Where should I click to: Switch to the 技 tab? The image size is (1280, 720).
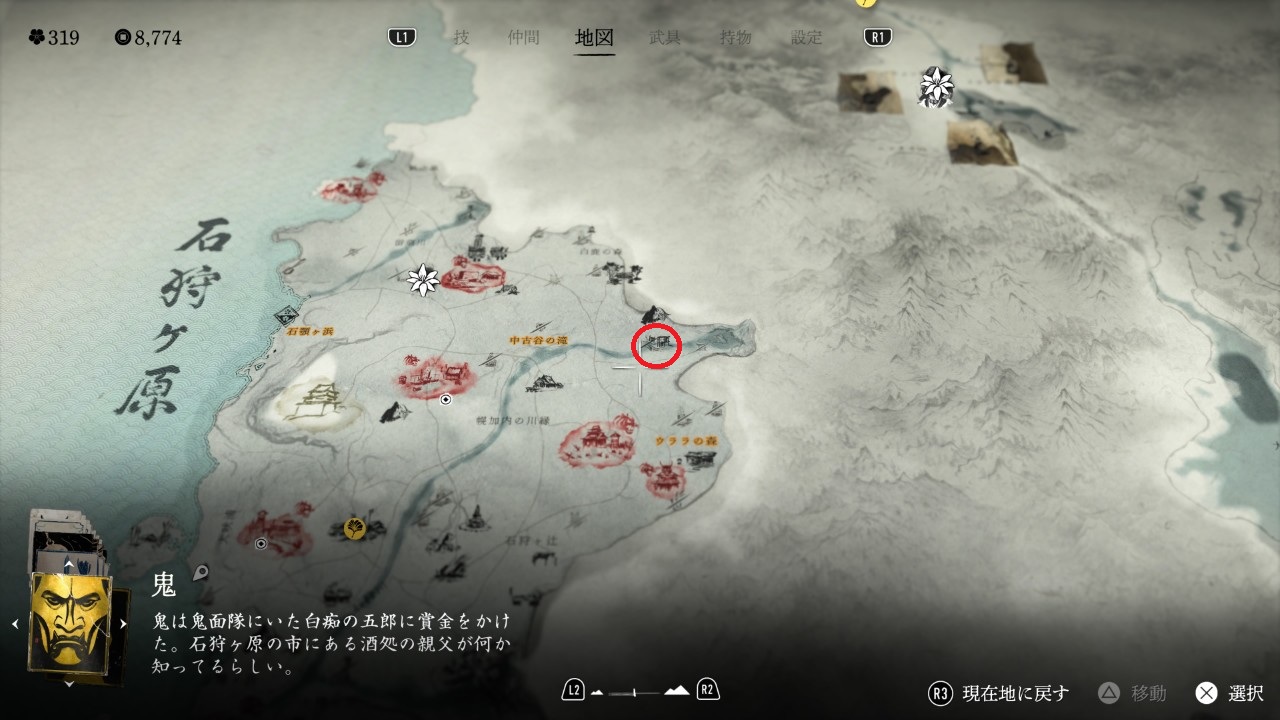[461, 38]
